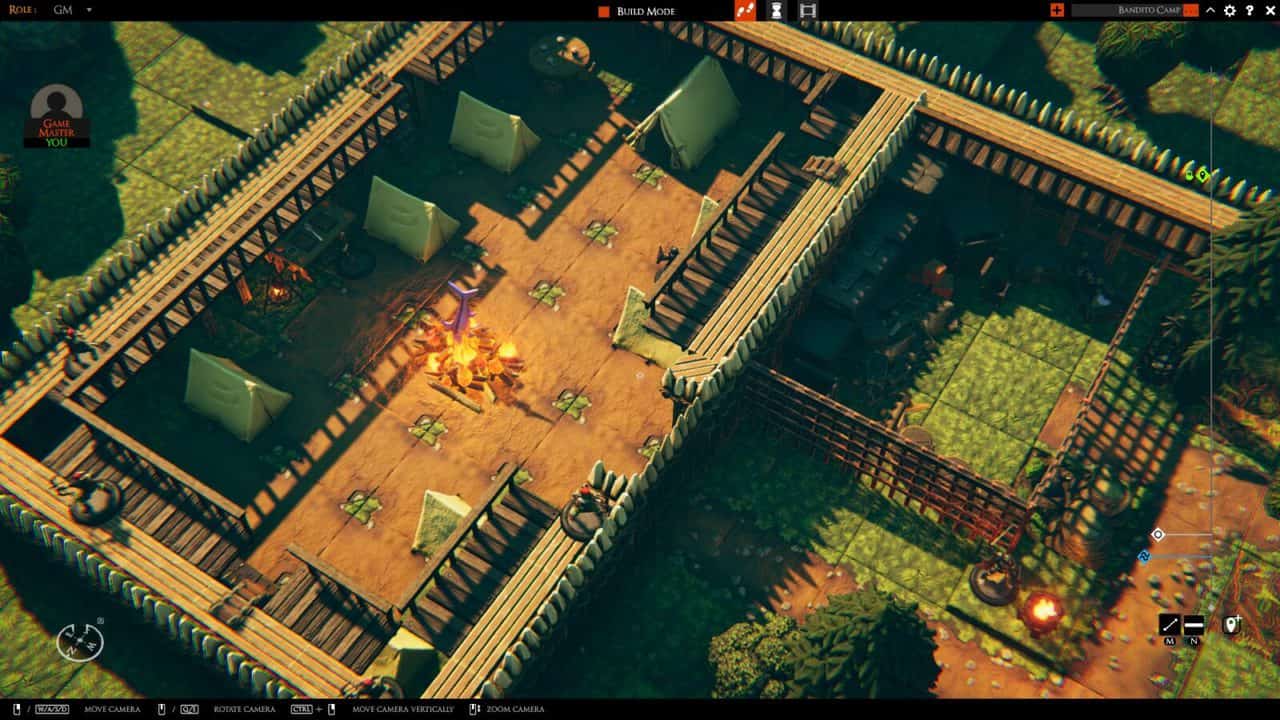This screenshot has width=1280, height=720.
Task: Click the Game Master portrait avatar
Action: [x=55, y=105]
